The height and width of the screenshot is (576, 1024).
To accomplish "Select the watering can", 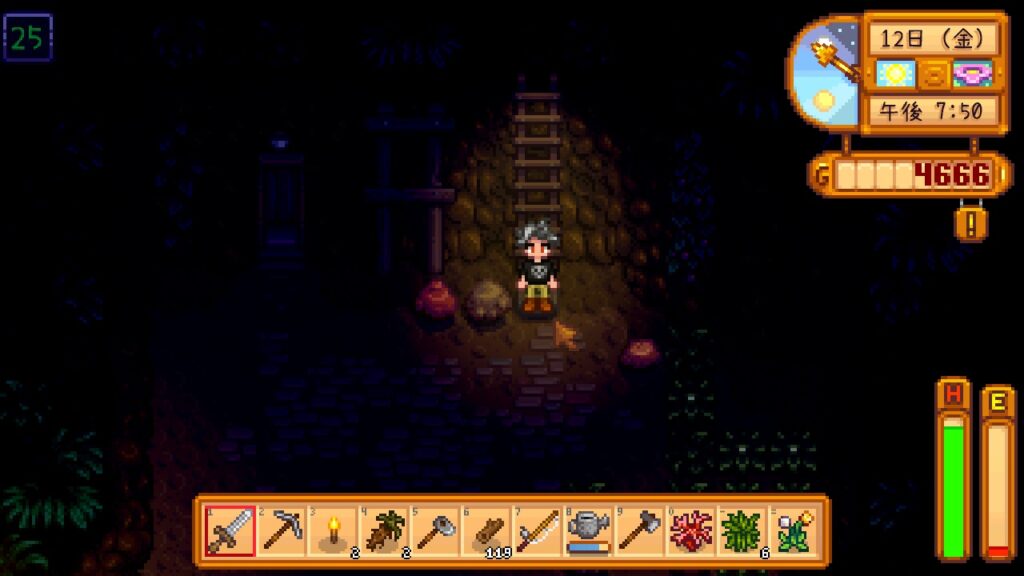I will point(590,530).
